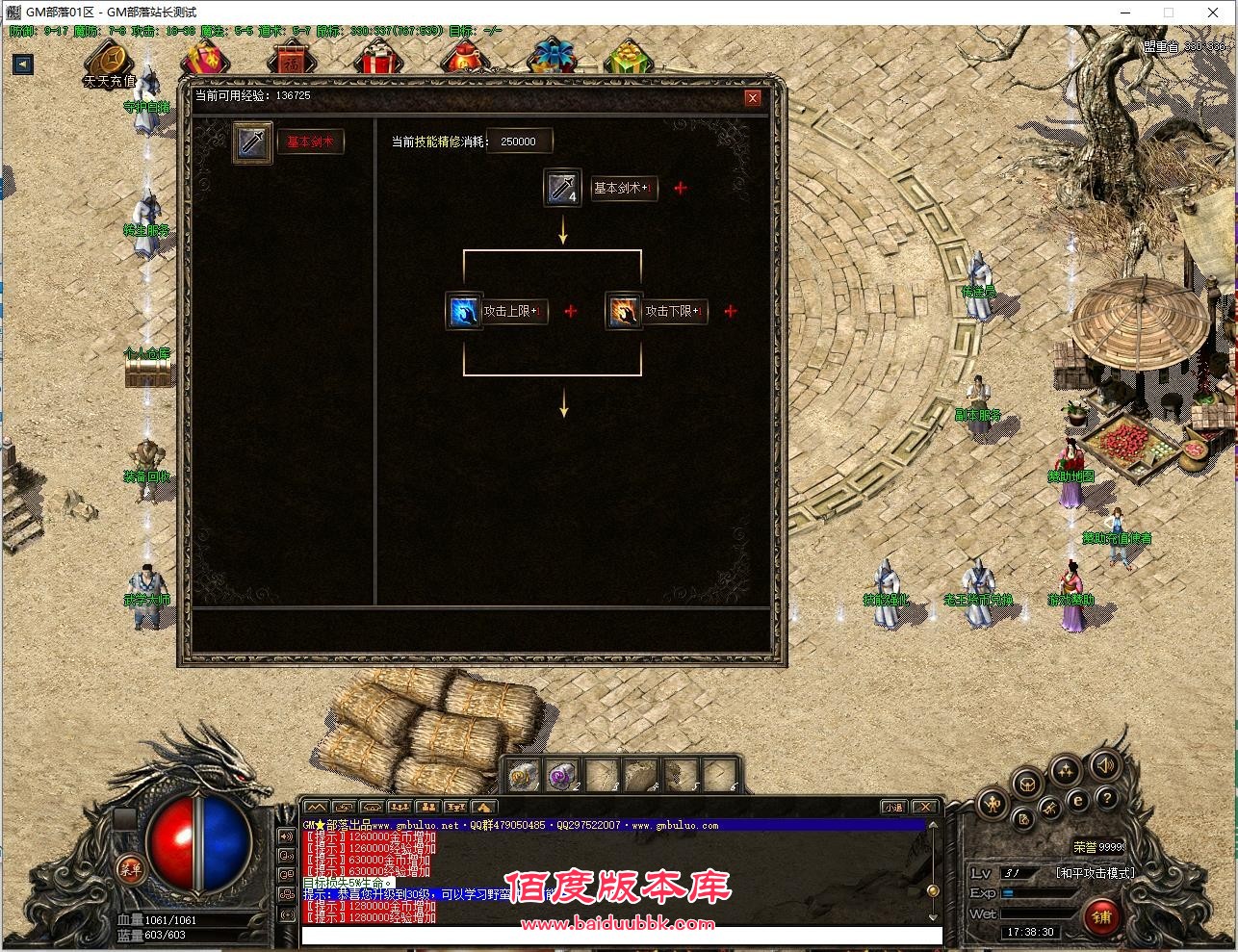Toggle sound with the speaker icon
The height and width of the screenshot is (952, 1238).
click(1105, 765)
